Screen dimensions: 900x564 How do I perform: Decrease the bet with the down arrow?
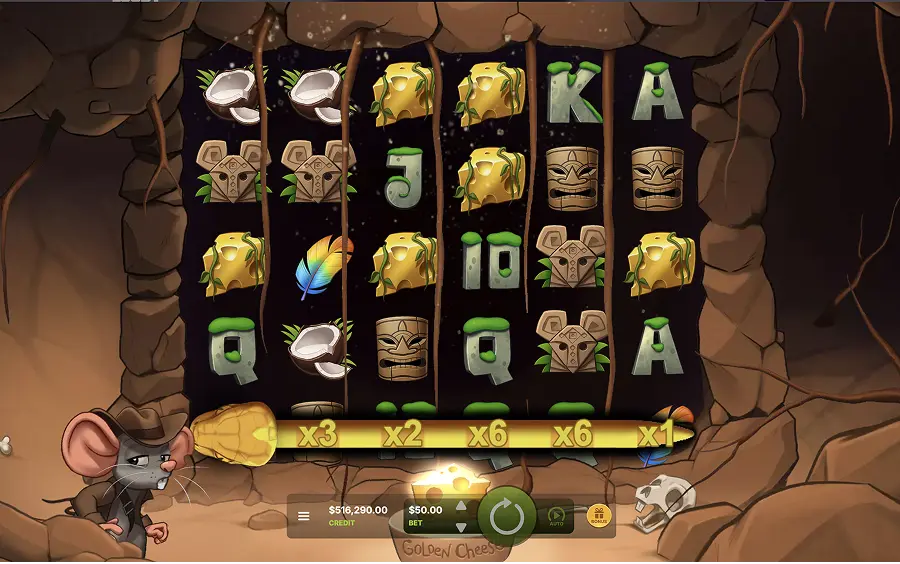pos(461,527)
